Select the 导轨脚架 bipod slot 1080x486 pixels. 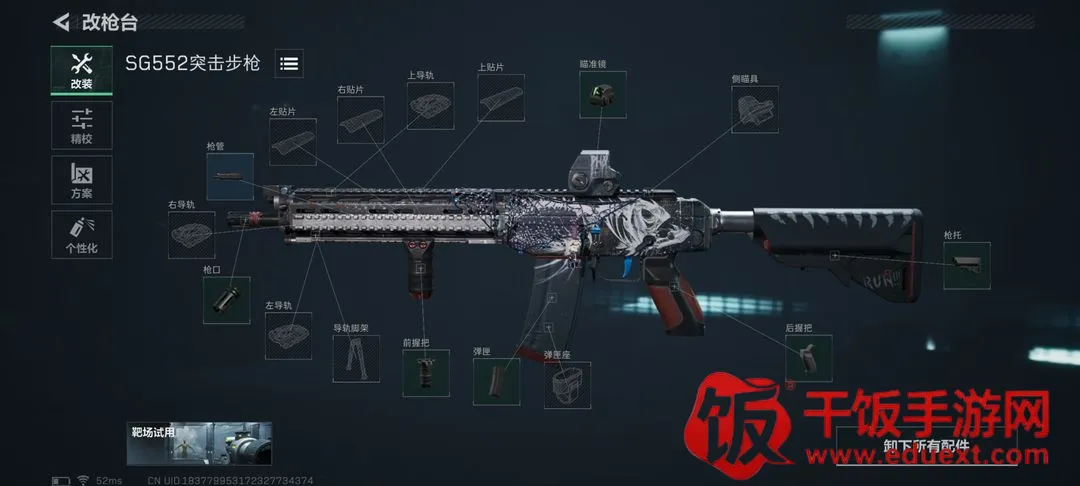356,358
